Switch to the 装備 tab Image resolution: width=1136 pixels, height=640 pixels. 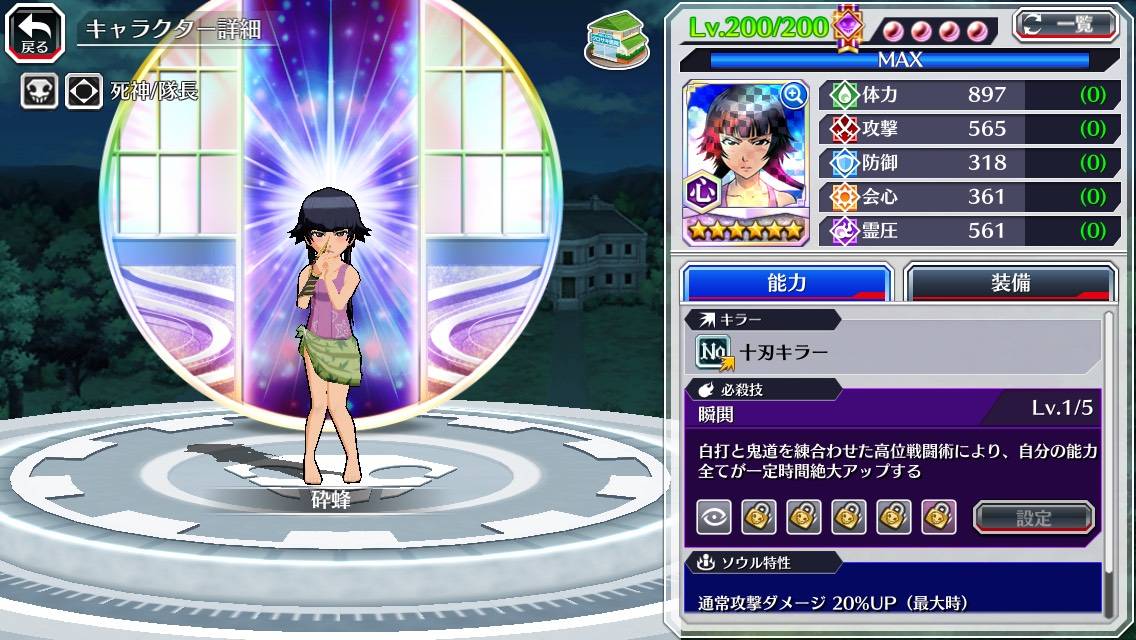(1010, 283)
